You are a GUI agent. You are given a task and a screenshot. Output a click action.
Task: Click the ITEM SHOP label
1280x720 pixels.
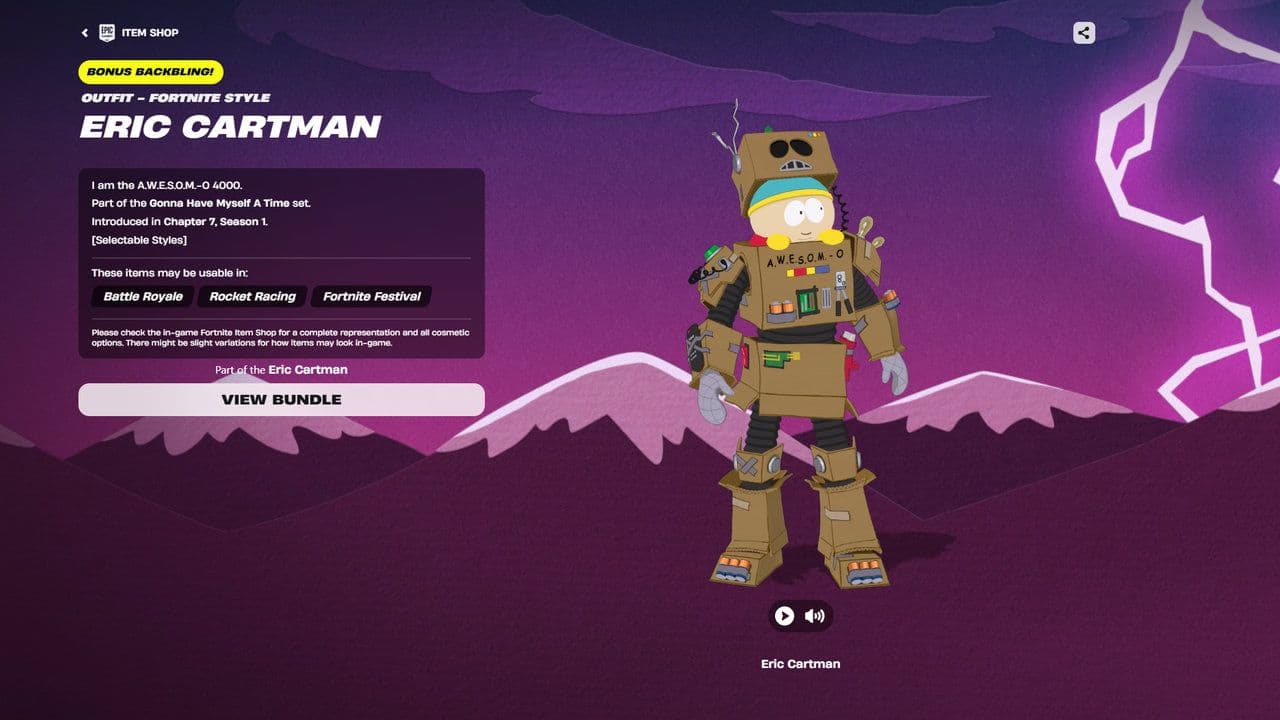tap(149, 32)
